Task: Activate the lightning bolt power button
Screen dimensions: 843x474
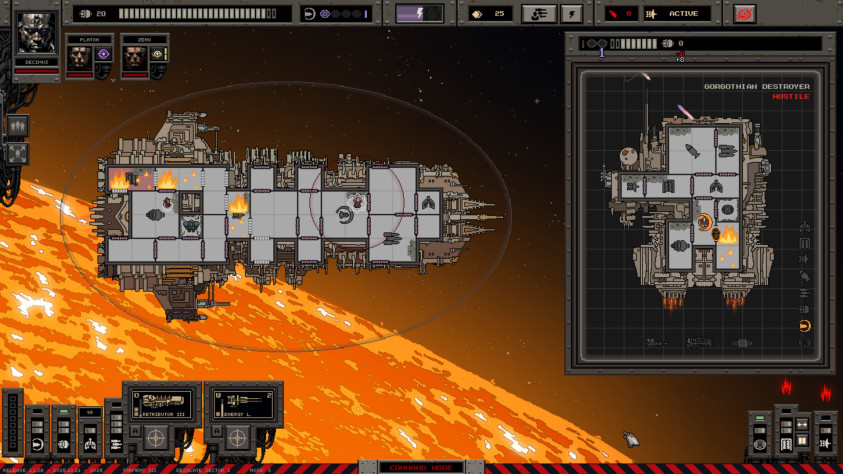Action: point(419,14)
